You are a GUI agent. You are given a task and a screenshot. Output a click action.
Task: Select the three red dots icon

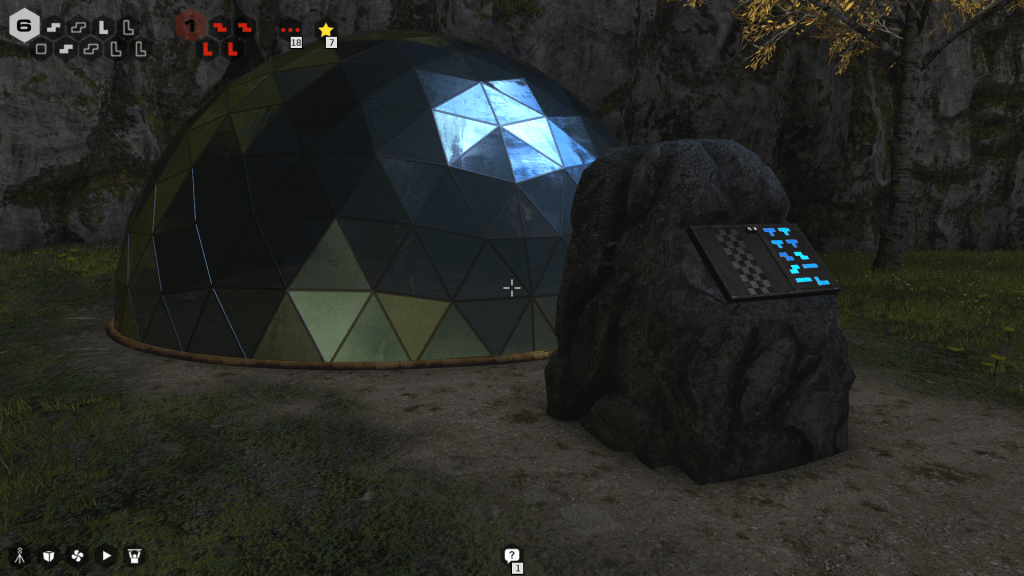pos(291,30)
